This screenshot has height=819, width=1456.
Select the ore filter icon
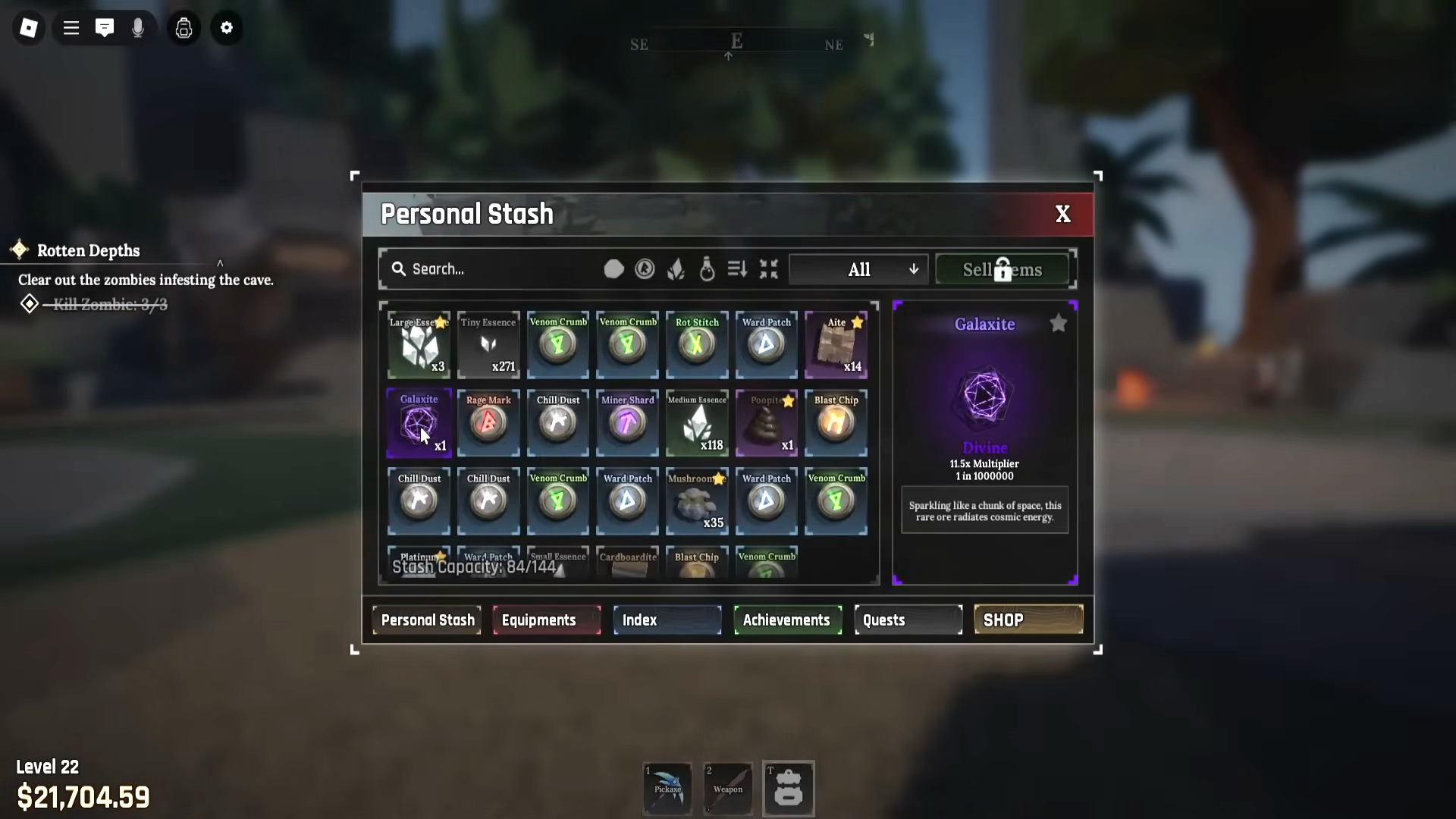tap(613, 269)
